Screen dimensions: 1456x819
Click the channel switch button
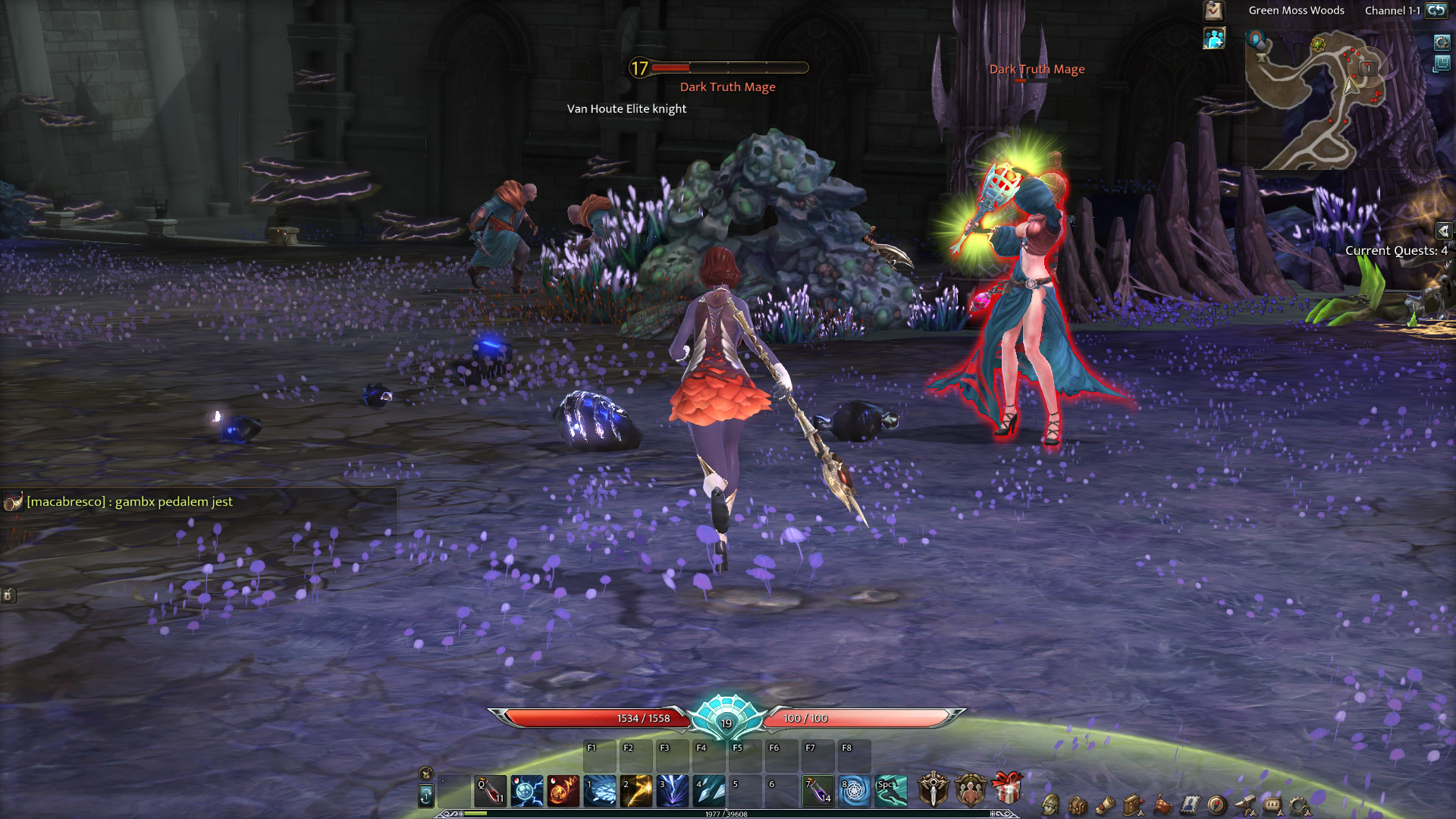[1436, 11]
